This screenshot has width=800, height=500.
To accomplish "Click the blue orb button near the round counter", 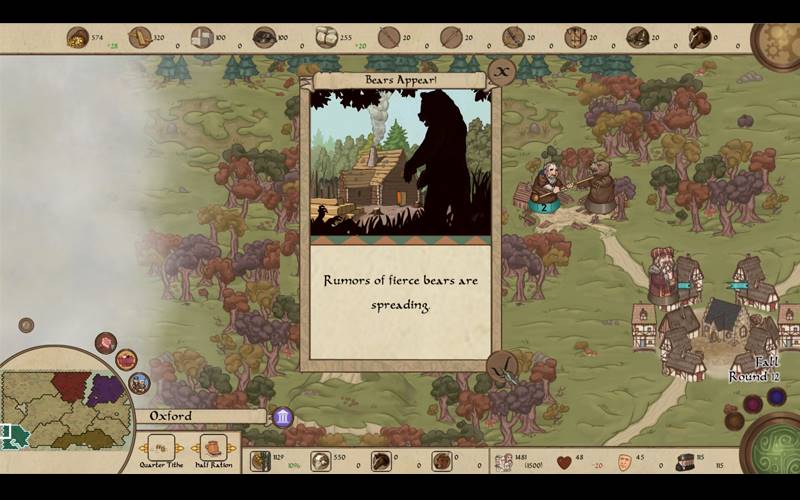I will click(x=776, y=397).
